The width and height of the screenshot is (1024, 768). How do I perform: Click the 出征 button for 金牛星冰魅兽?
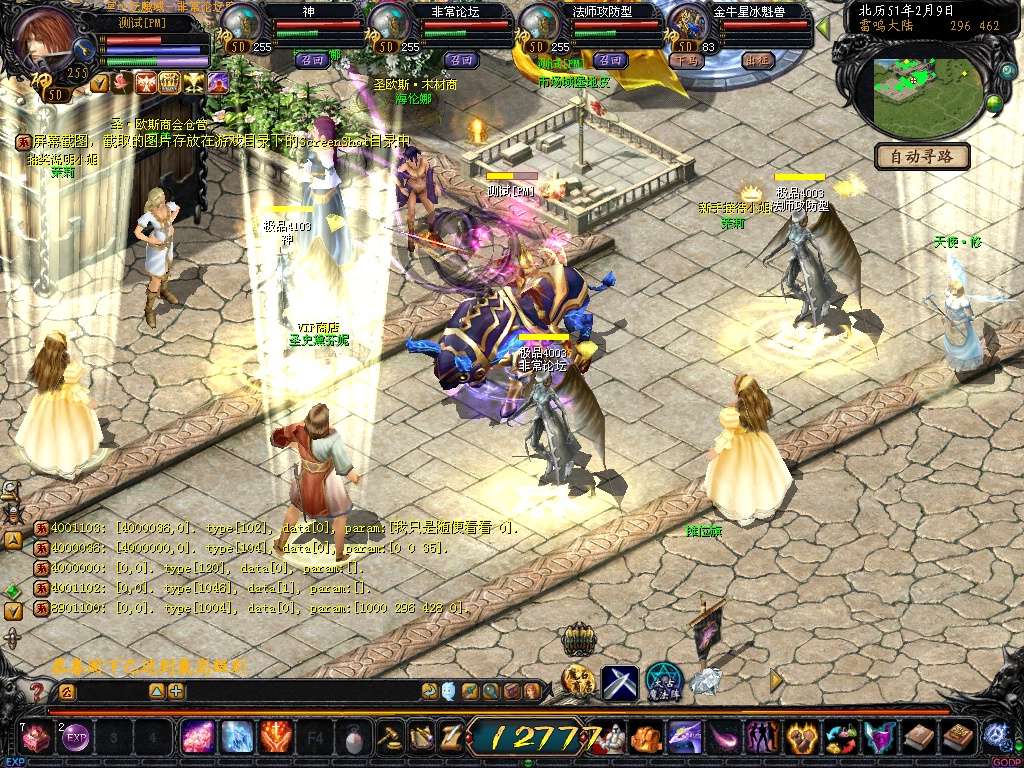[759, 60]
